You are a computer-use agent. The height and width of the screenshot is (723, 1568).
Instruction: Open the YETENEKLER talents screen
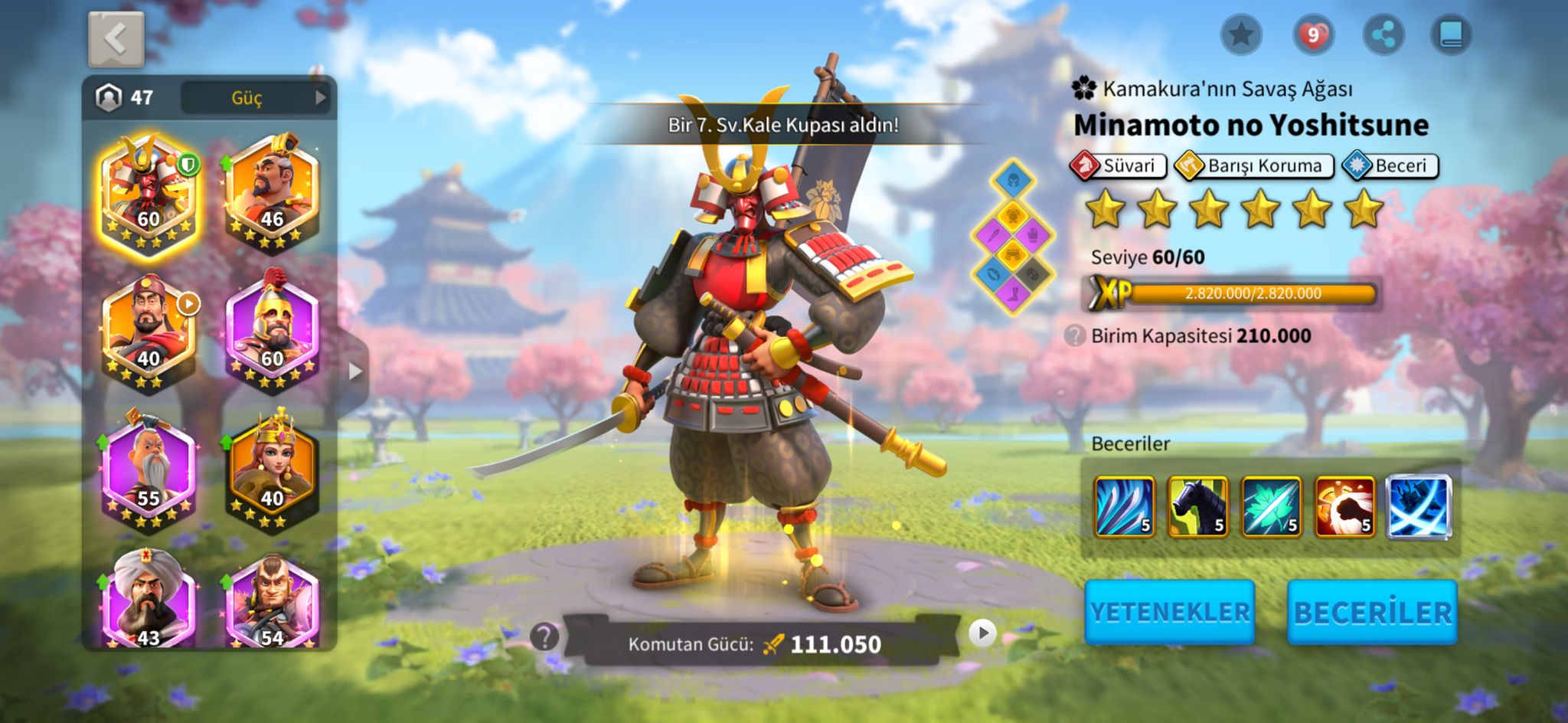click(x=1169, y=612)
